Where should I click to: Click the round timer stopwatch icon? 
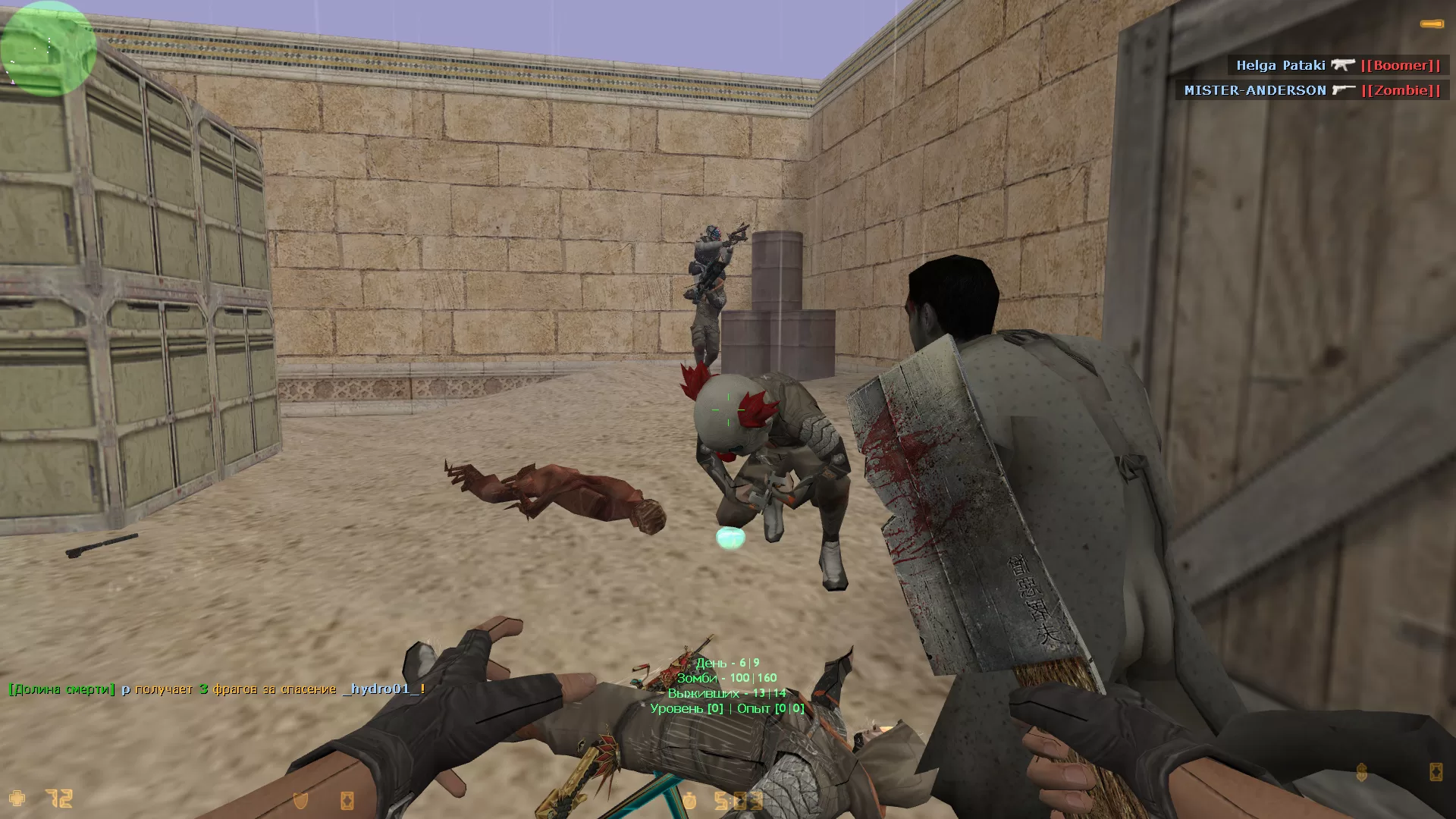coord(689,799)
